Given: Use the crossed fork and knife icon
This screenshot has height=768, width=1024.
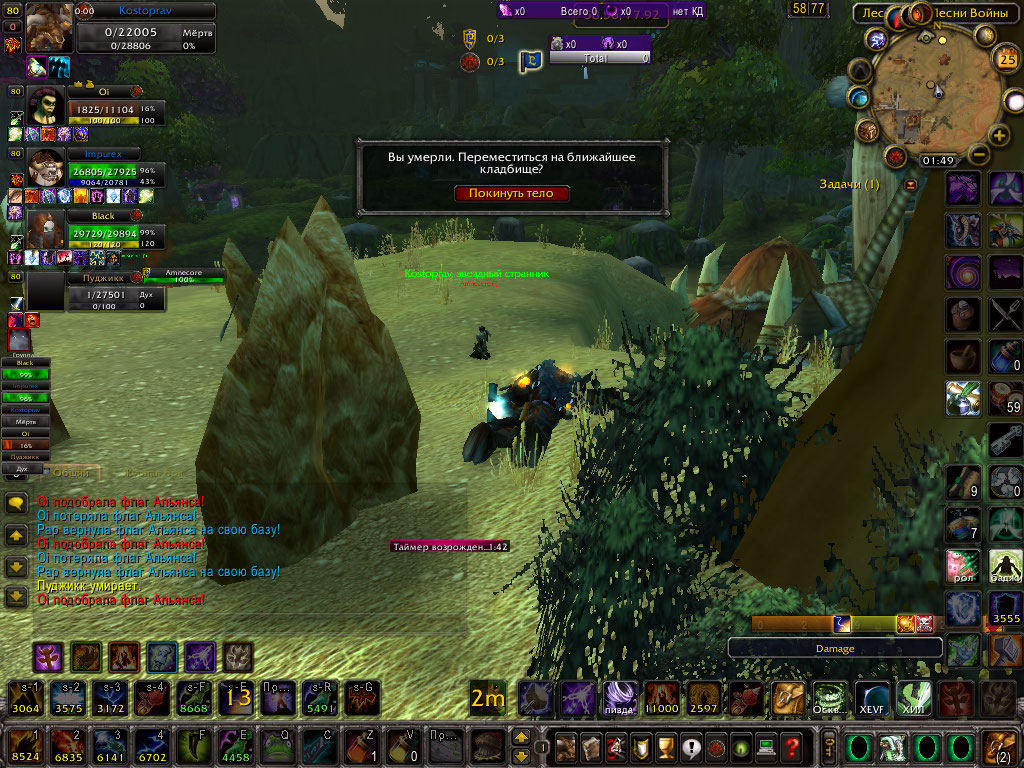Looking at the screenshot, I should 1005,314.
